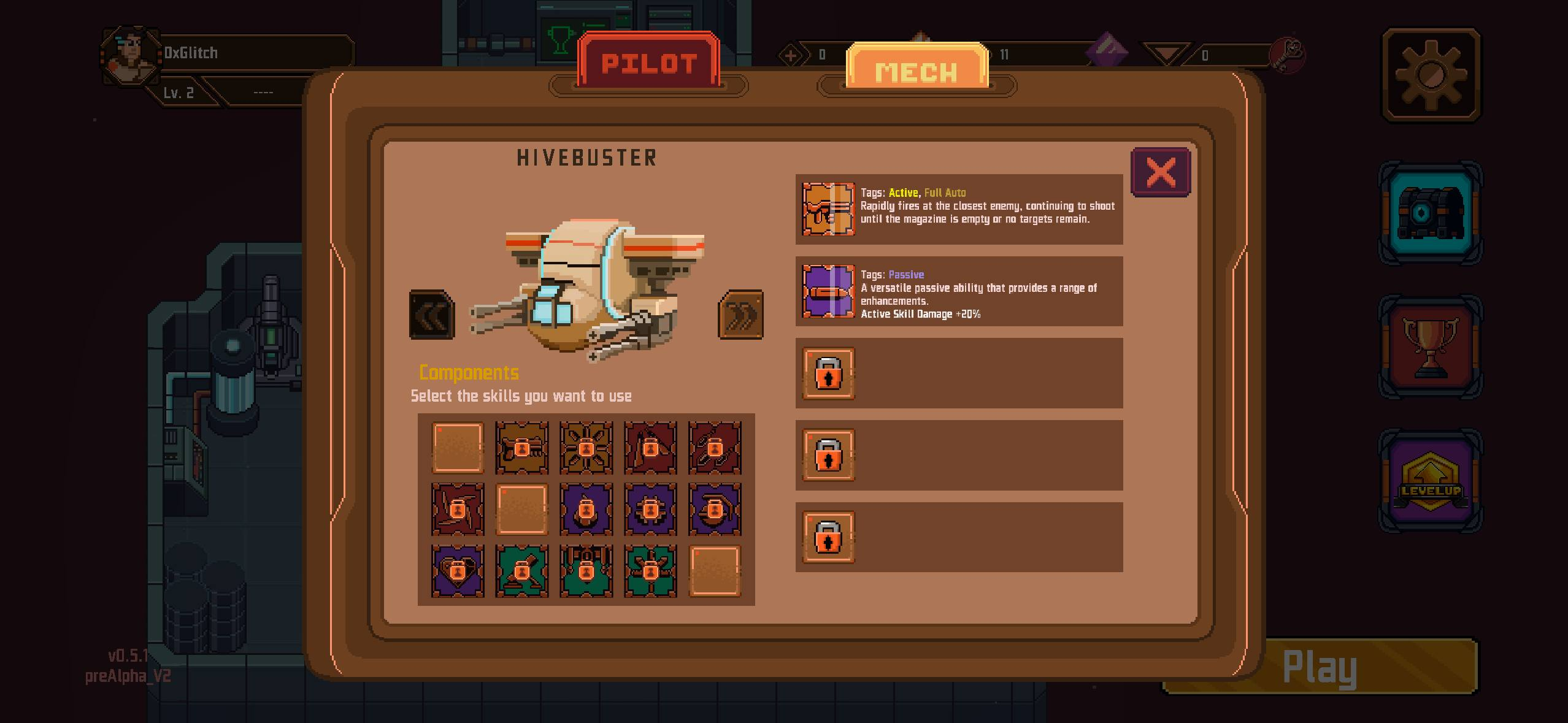The width and height of the screenshot is (1568, 723).
Task: Open the treasure chest menu
Action: pos(1430,213)
